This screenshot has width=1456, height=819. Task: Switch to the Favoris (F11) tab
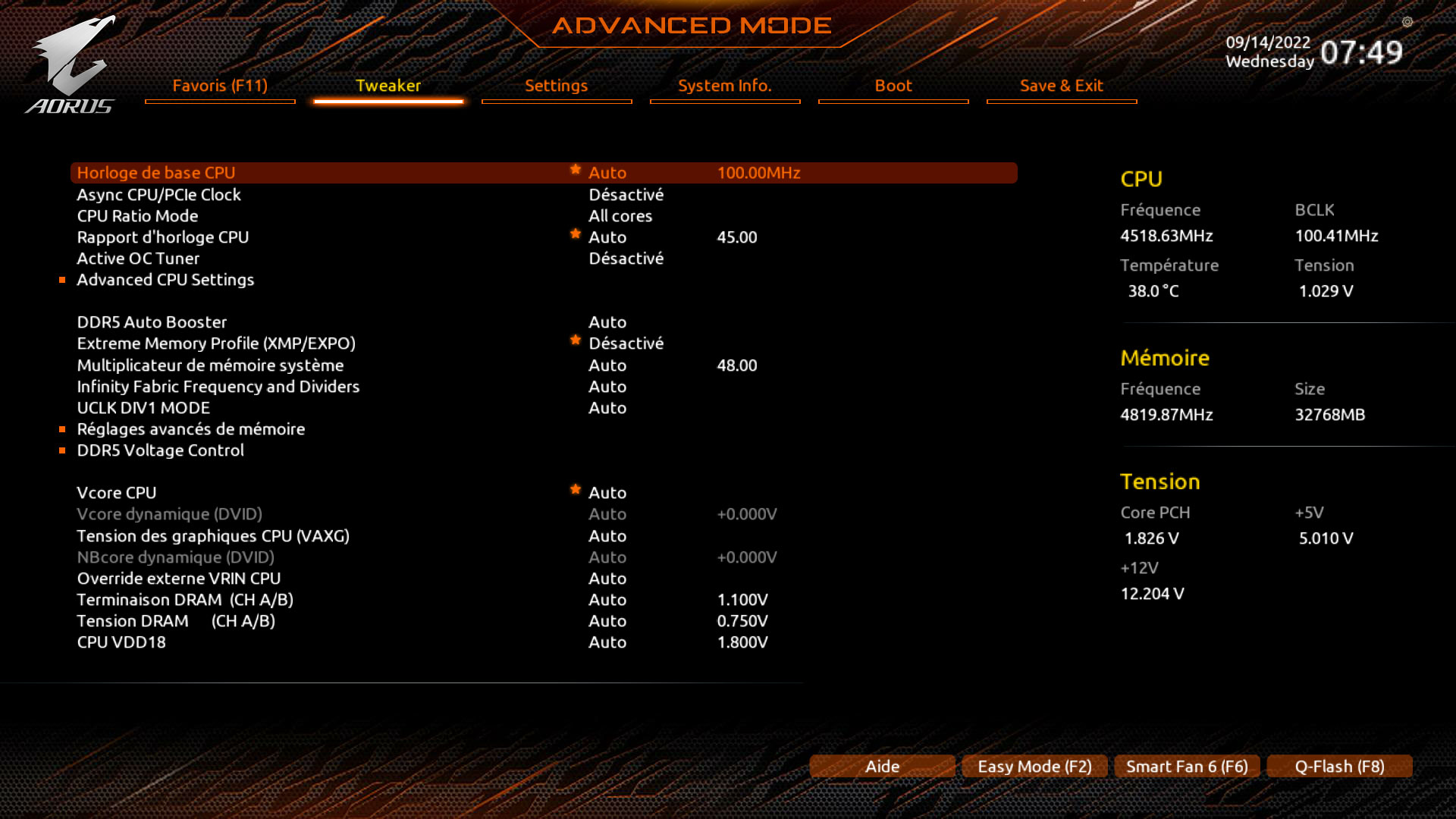(220, 86)
